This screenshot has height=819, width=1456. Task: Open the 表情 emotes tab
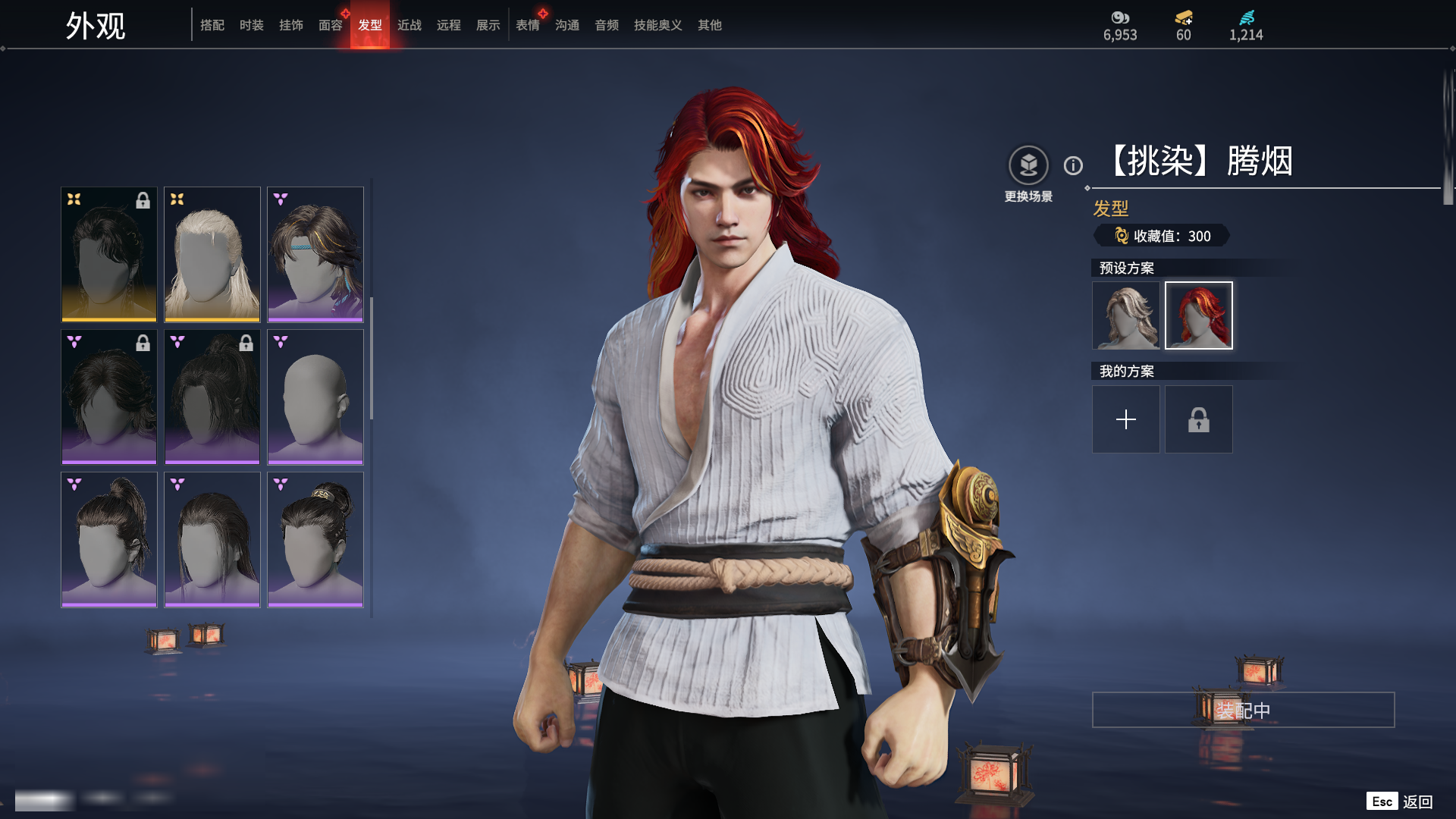528,25
